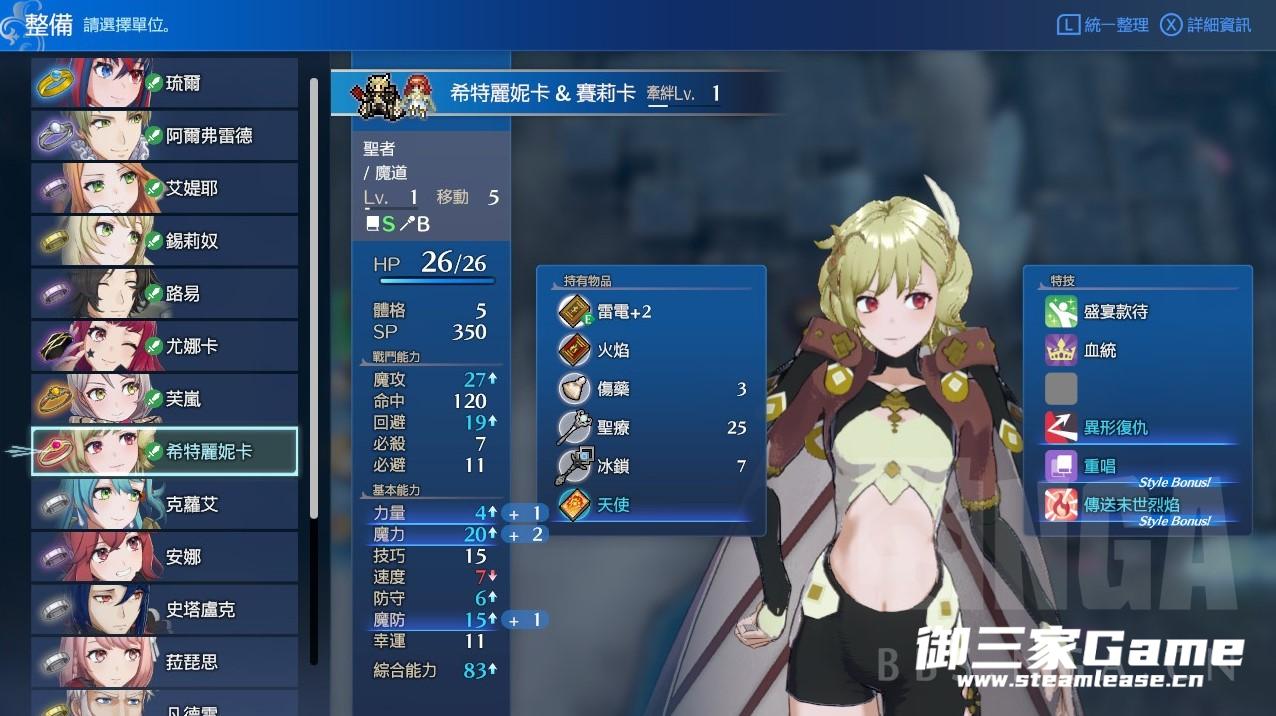
Task: Choose unit 安娜
Action: (x=165, y=557)
